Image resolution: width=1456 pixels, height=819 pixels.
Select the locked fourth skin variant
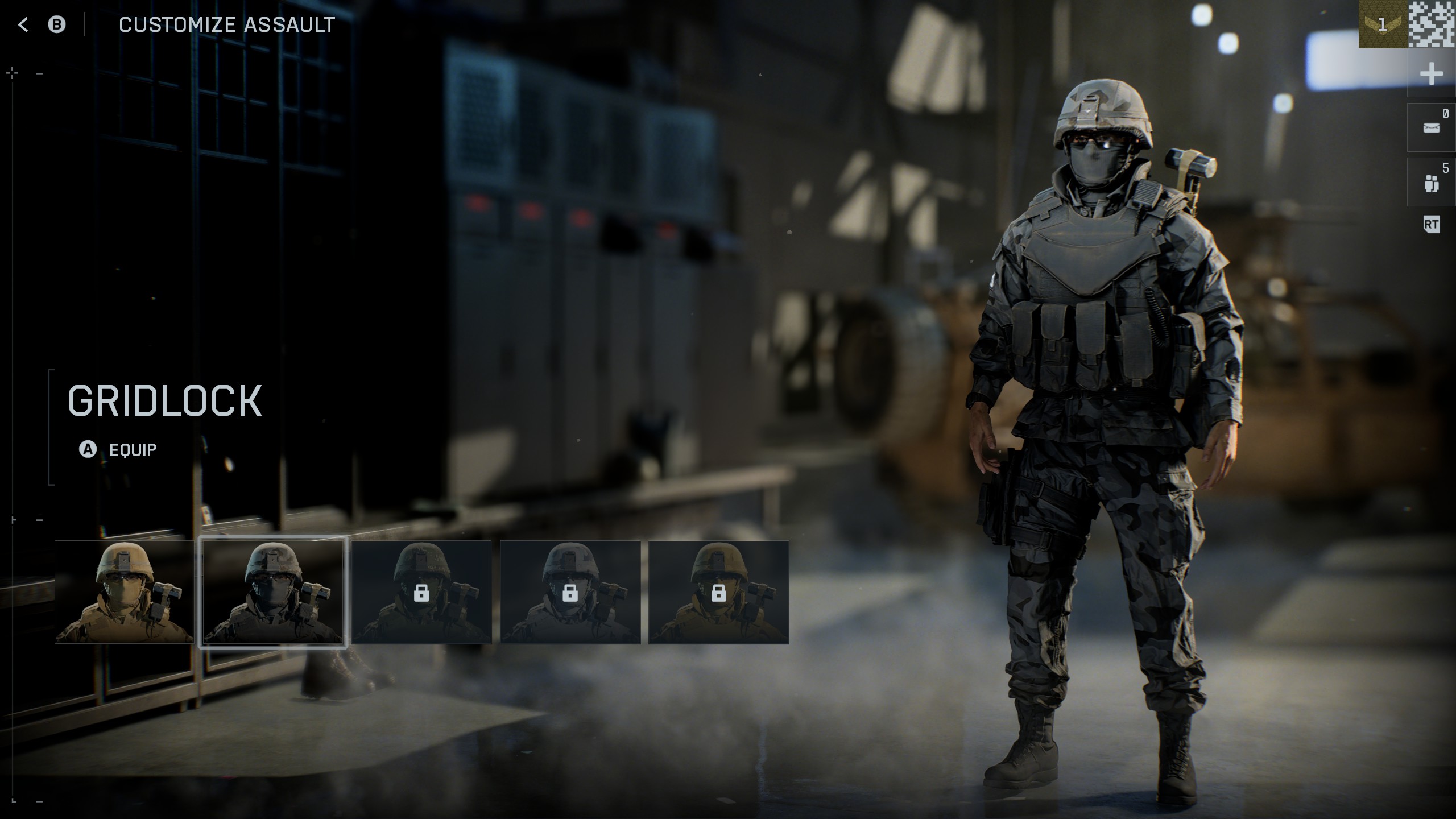570,593
